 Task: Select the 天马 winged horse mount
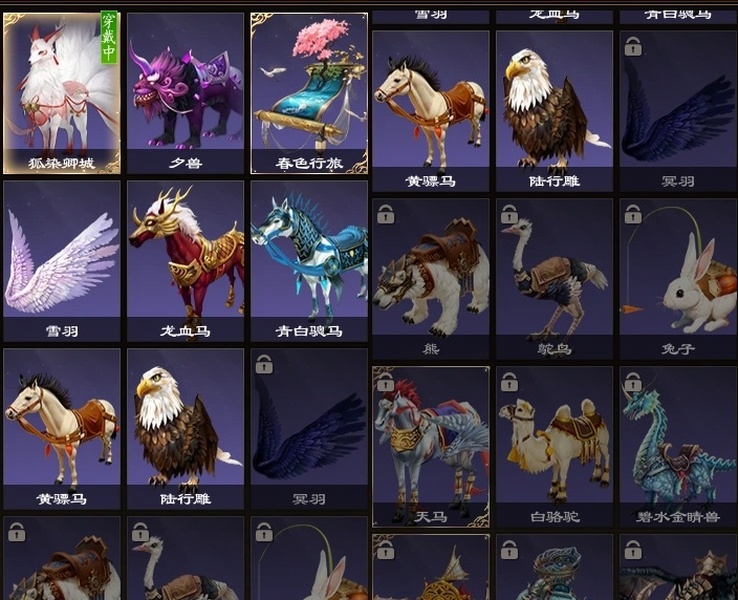[431, 446]
